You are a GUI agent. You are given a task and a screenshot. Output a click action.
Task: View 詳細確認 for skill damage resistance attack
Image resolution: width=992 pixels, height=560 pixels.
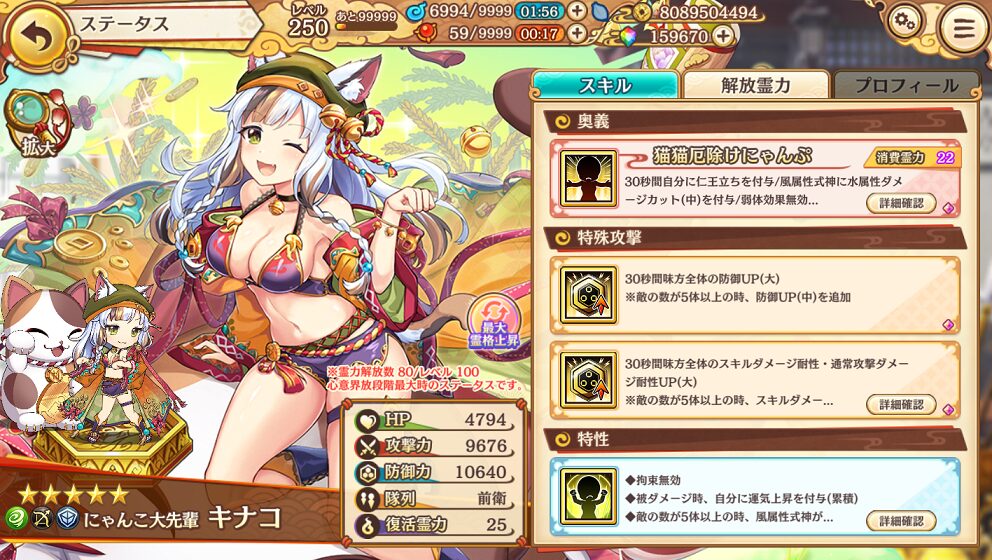click(x=901, y=404)
